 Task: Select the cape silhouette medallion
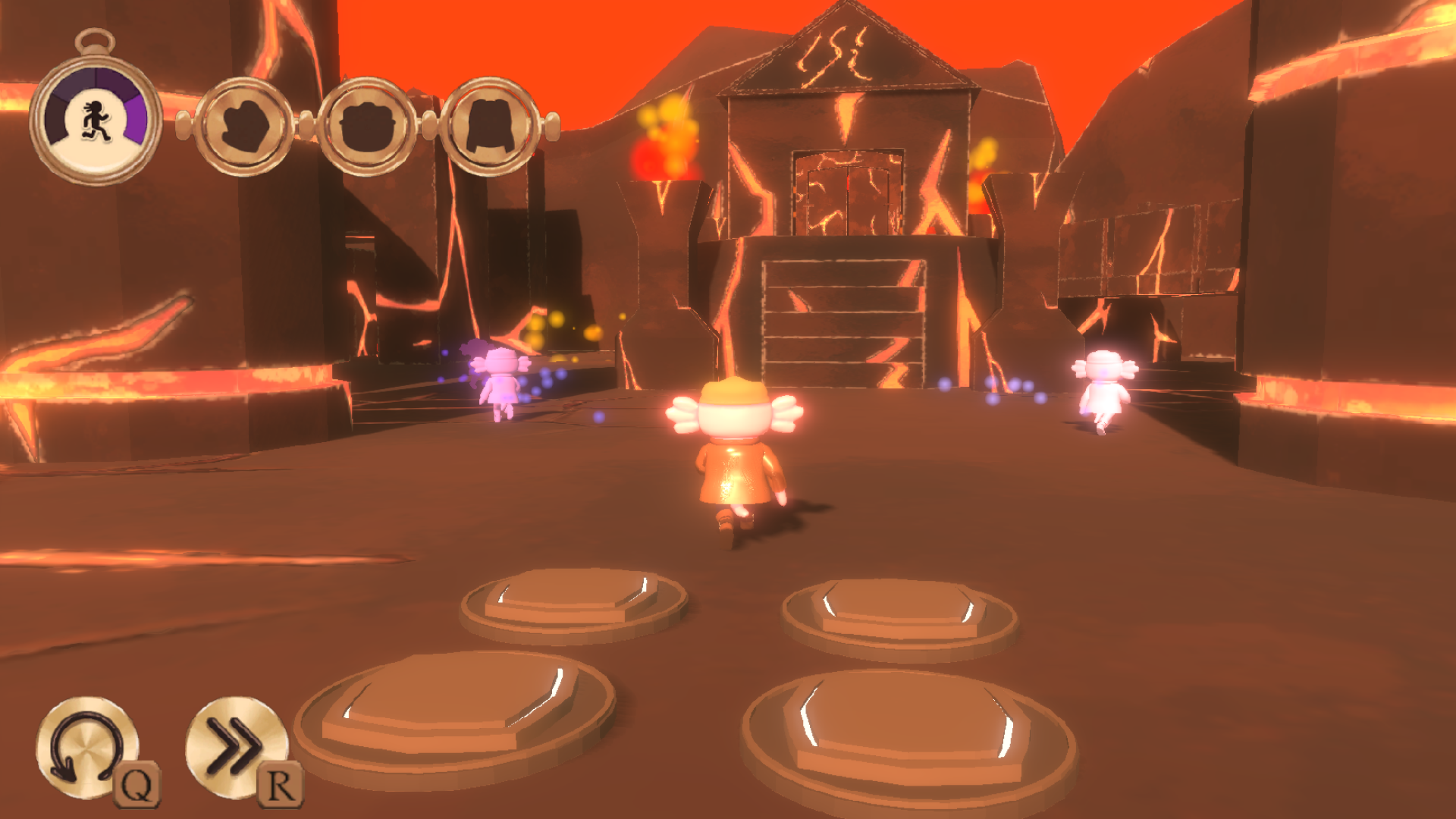[490, 126]
